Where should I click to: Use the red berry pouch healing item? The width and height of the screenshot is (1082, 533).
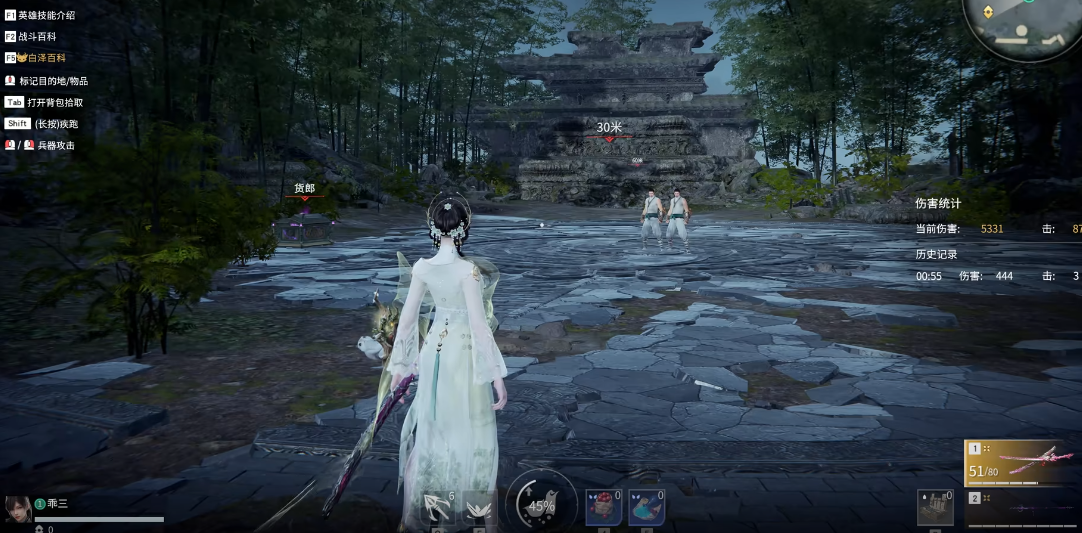[x=603, y=508]
